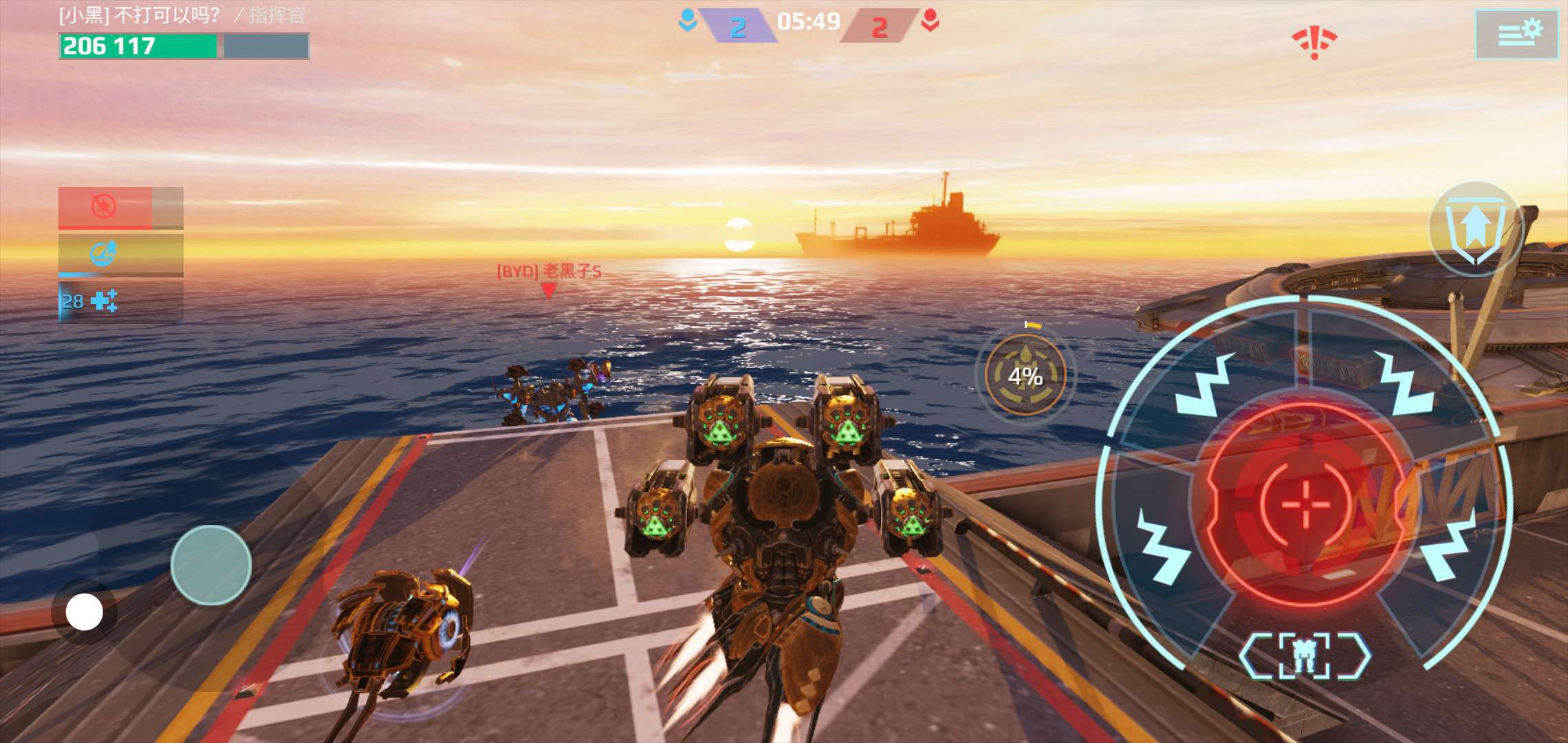The image size is (1568, 743).
Task: Tap the red crosshair fire button
Action: (x=1305, y=505)
